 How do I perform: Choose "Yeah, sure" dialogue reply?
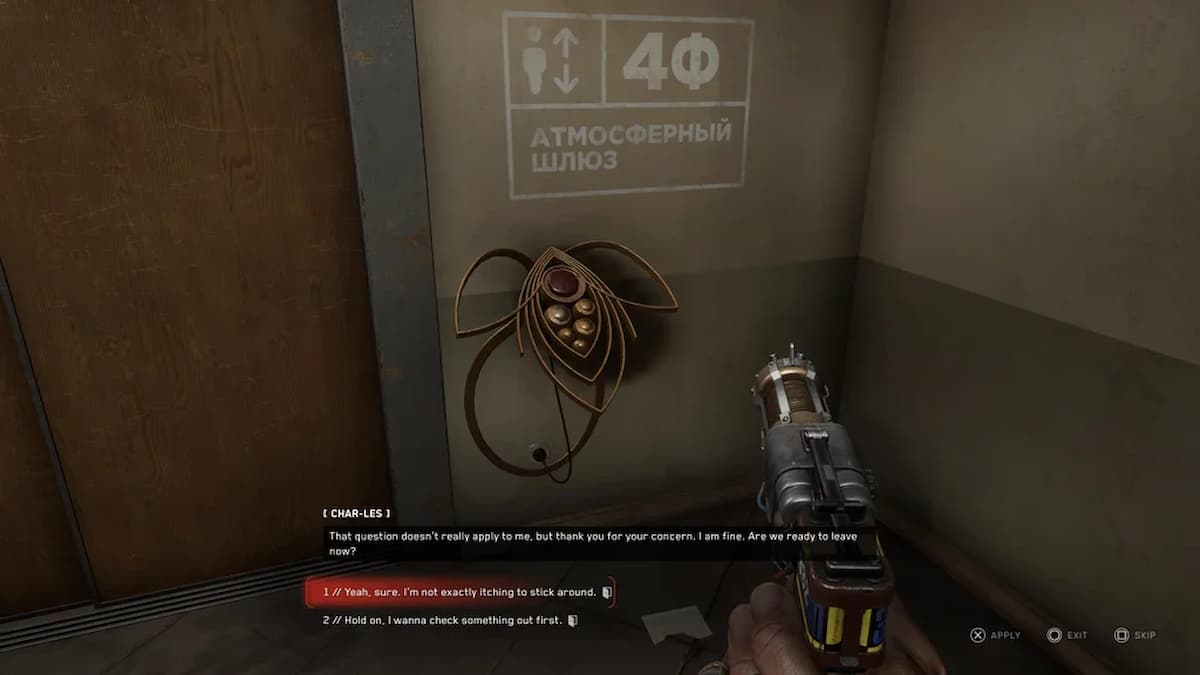pos(460,592)
